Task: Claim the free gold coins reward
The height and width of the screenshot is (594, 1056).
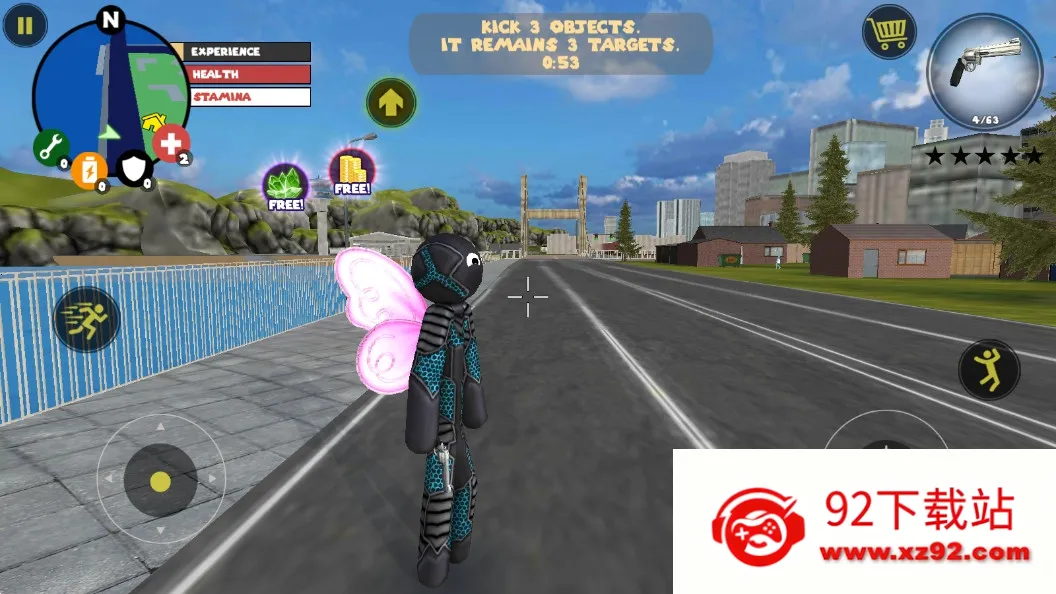Action: coord(352,171)
